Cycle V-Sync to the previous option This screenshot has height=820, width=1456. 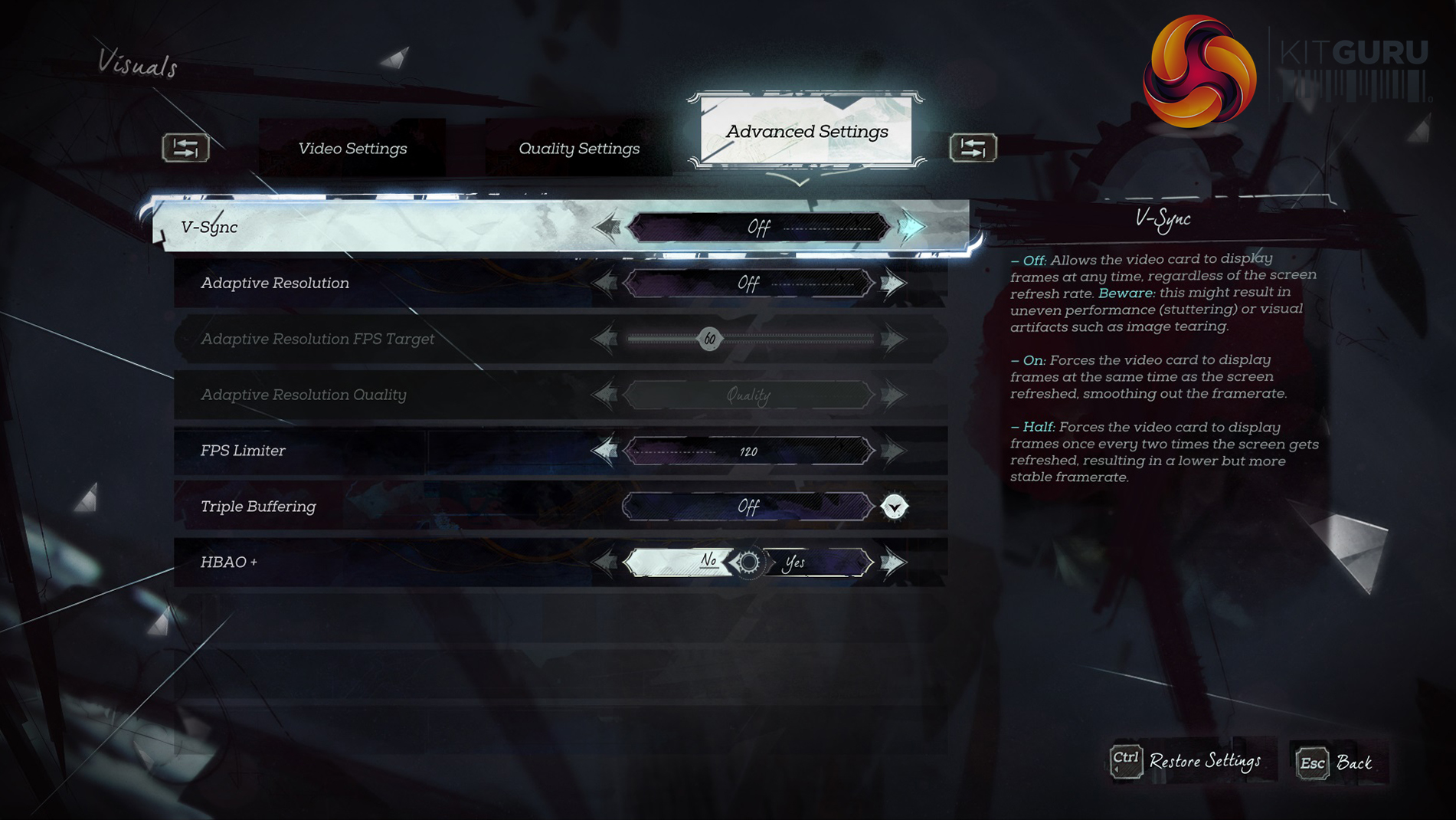(607, 227)
